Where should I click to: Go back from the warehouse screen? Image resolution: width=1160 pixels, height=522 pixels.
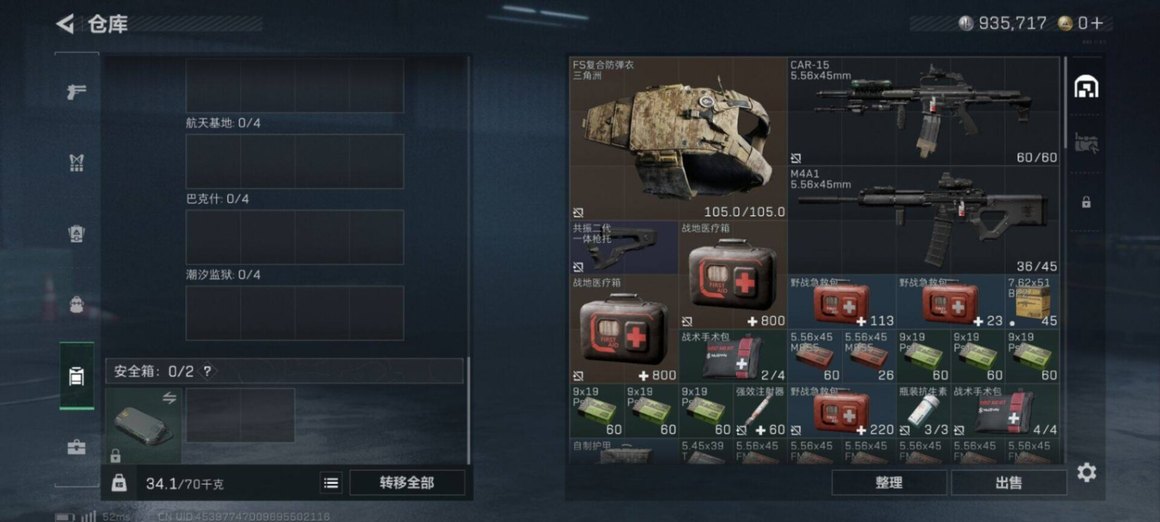pos(66,23)
